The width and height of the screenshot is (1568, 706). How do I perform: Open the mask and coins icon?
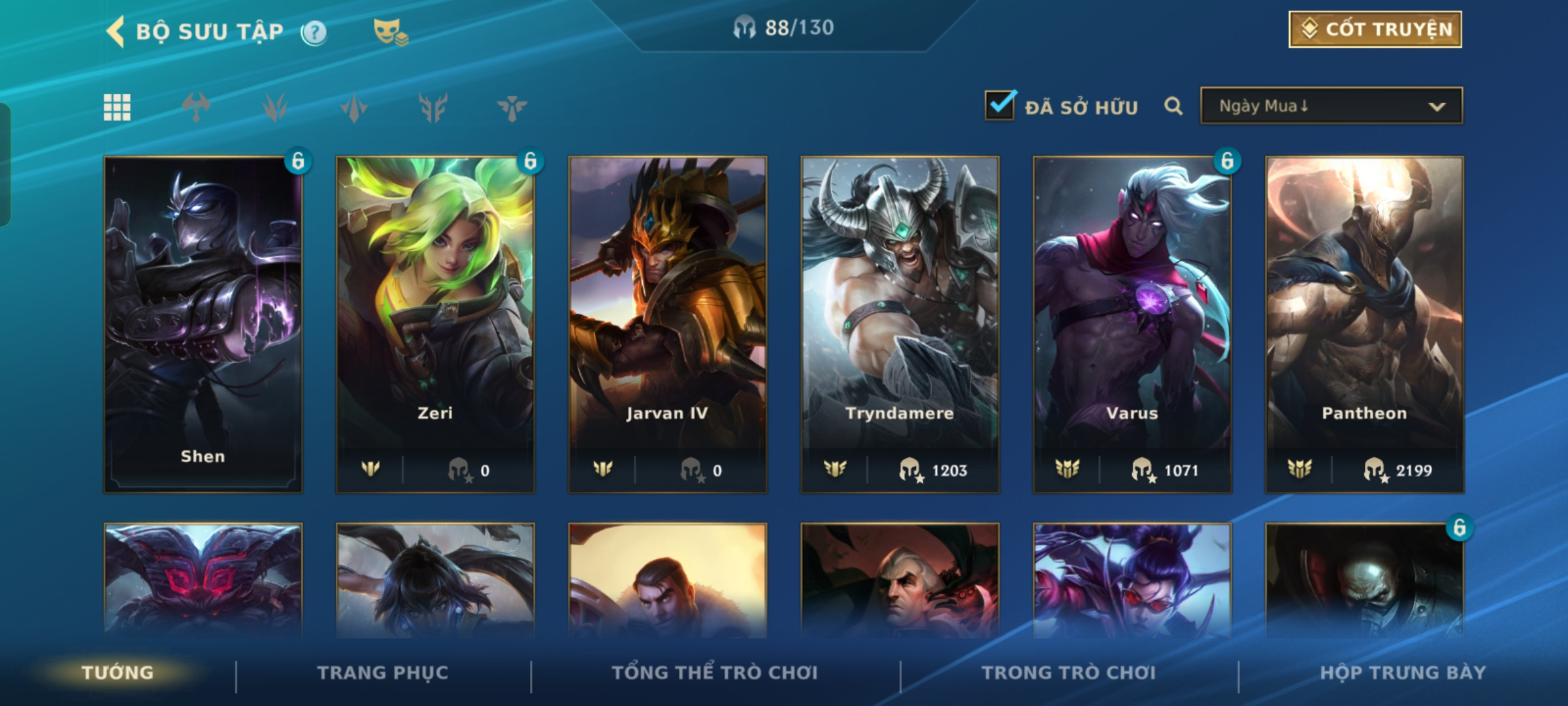(390, 32)
